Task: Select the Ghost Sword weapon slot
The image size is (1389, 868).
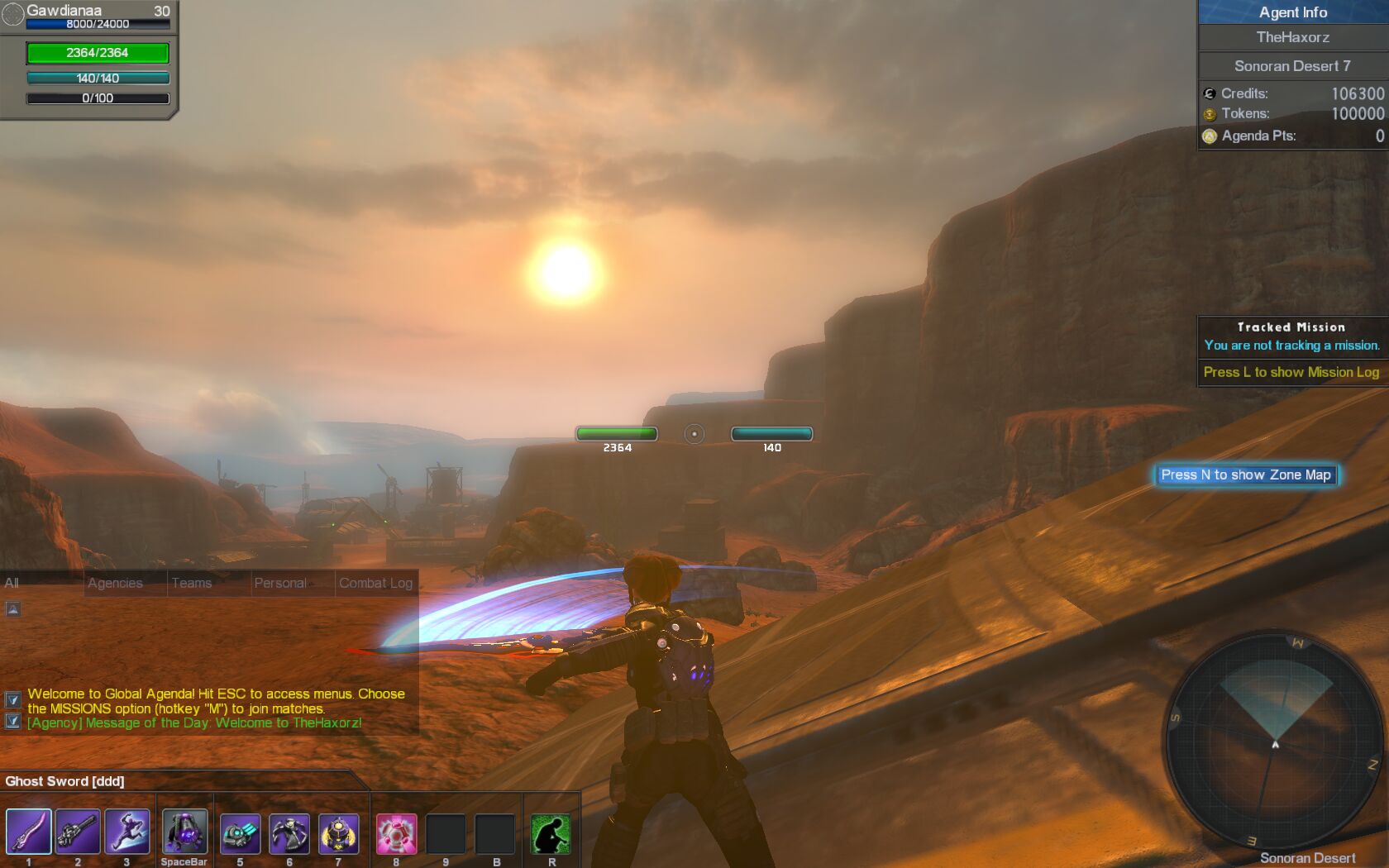Action: [29, 832]
